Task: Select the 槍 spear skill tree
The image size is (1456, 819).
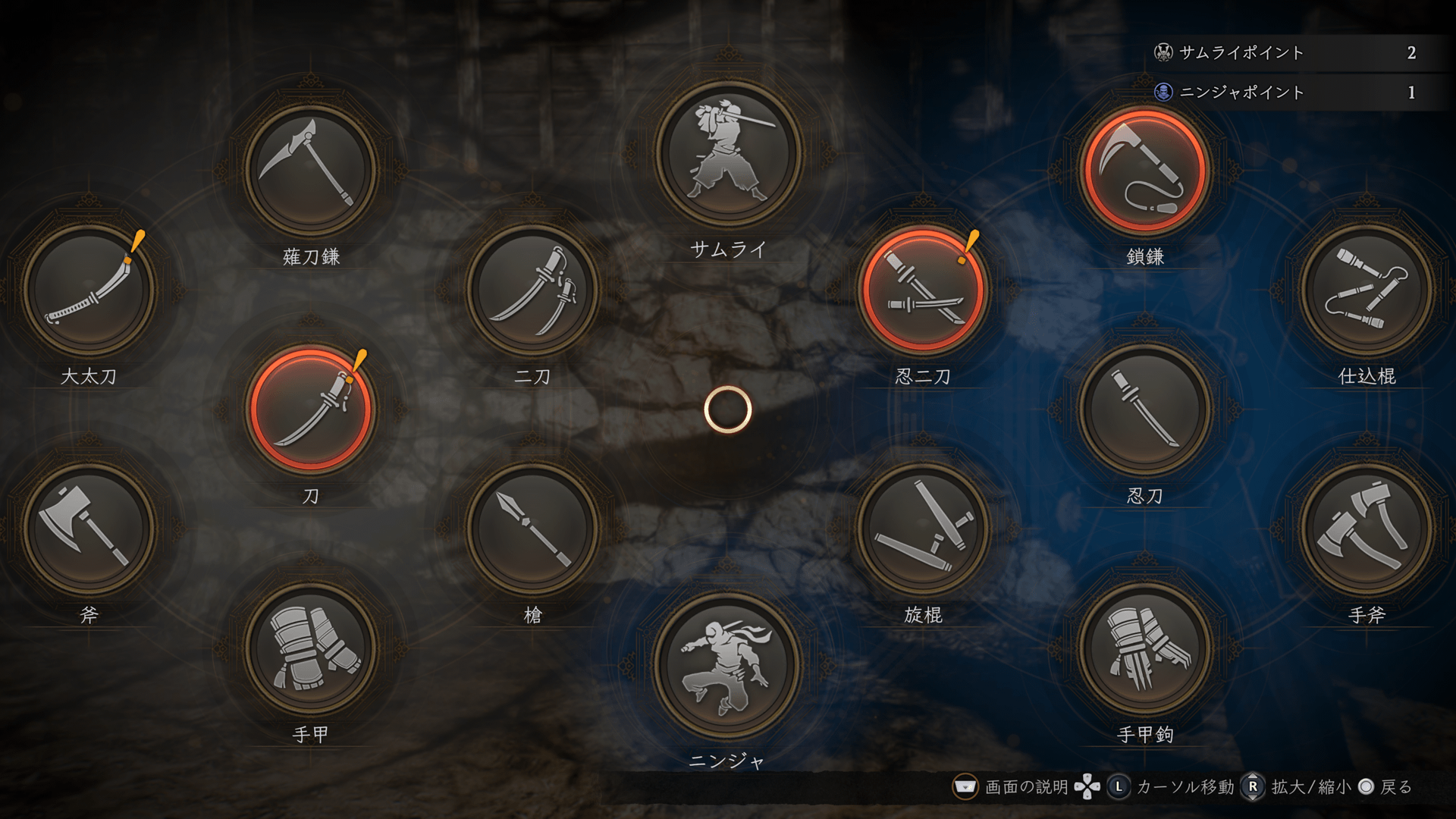Action: 532,529
